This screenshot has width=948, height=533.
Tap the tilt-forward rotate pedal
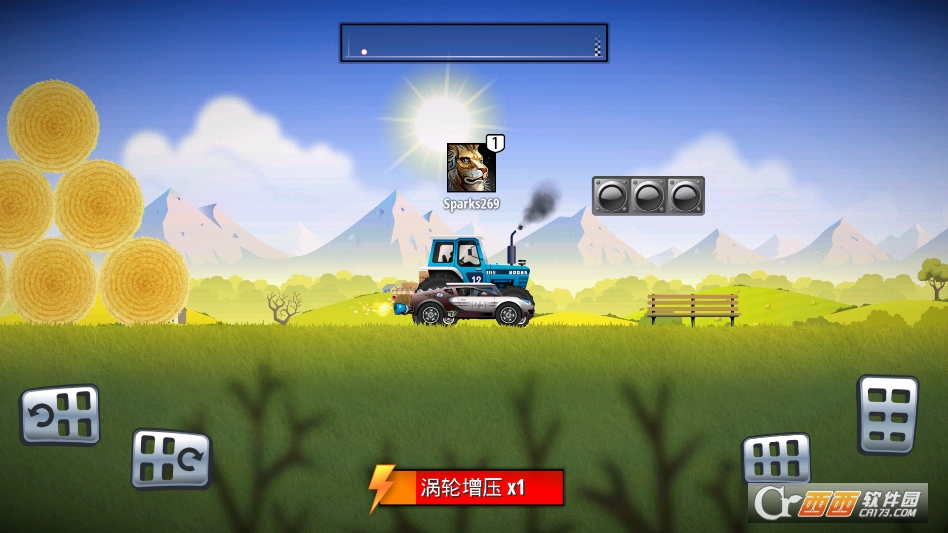click(x=171, y=458)
